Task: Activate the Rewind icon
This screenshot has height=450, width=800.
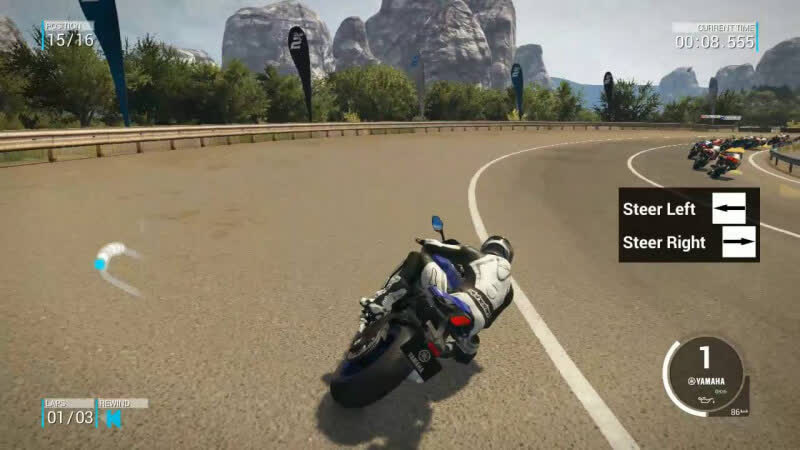Action: click(114, 418)
